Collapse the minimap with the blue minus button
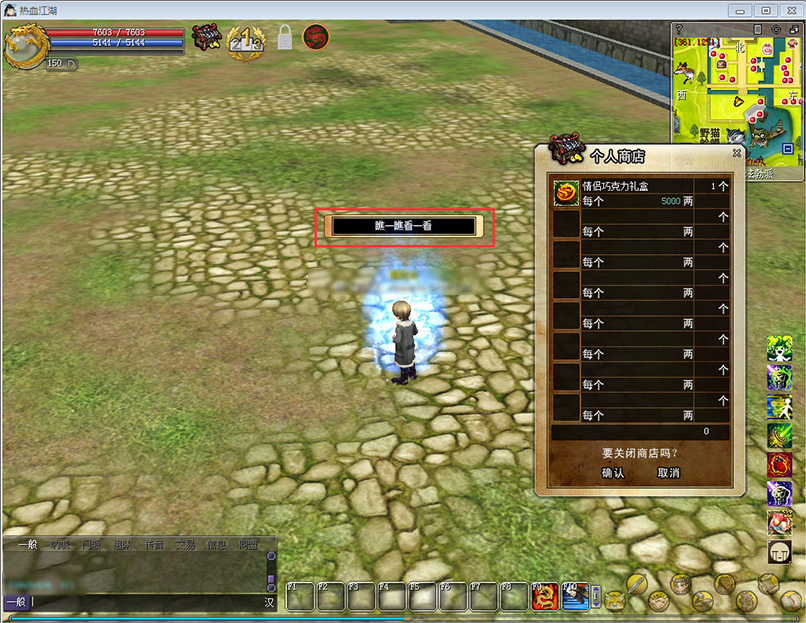Viewport: 806px width, 623px height. click(x=788, y=149)
